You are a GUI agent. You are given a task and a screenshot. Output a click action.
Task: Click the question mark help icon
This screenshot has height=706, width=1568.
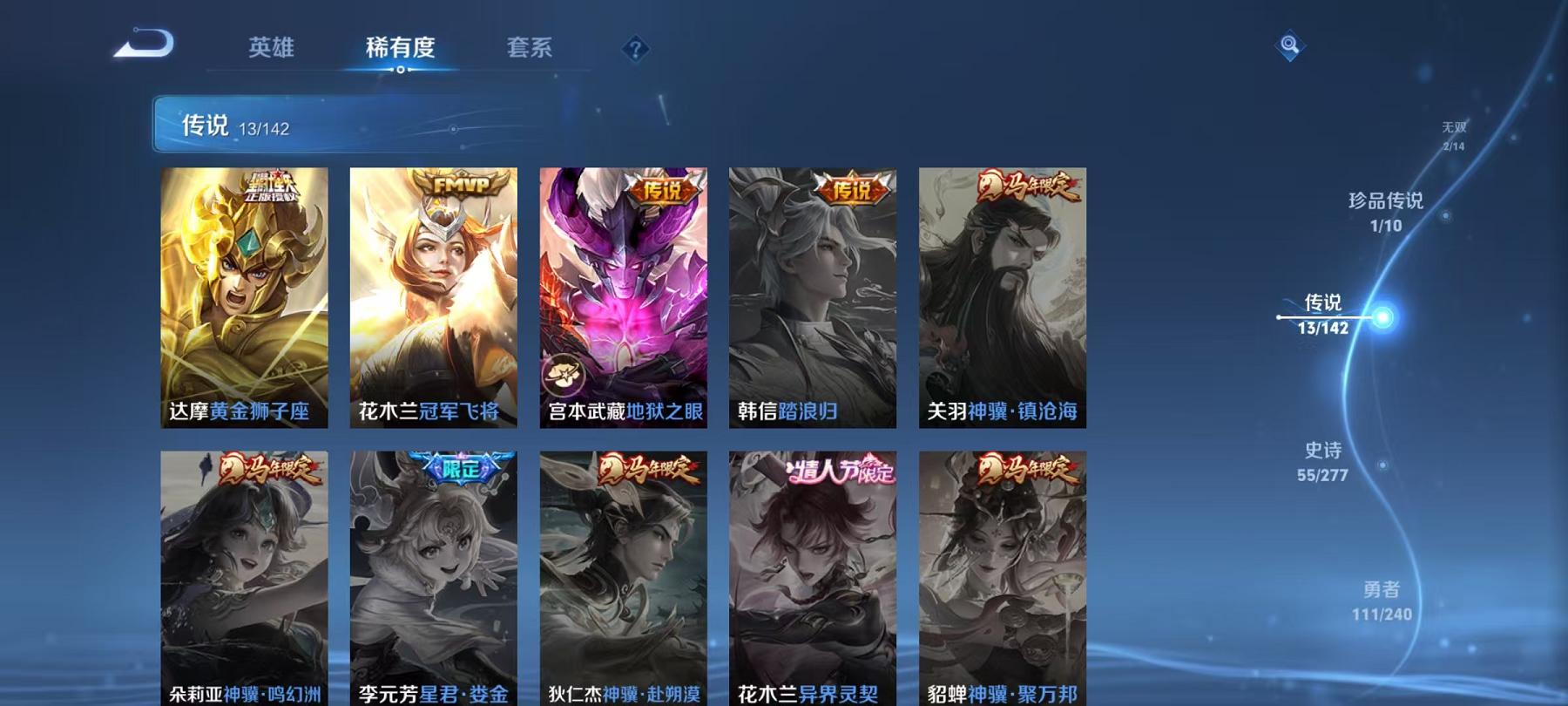[x=636, y=50]
